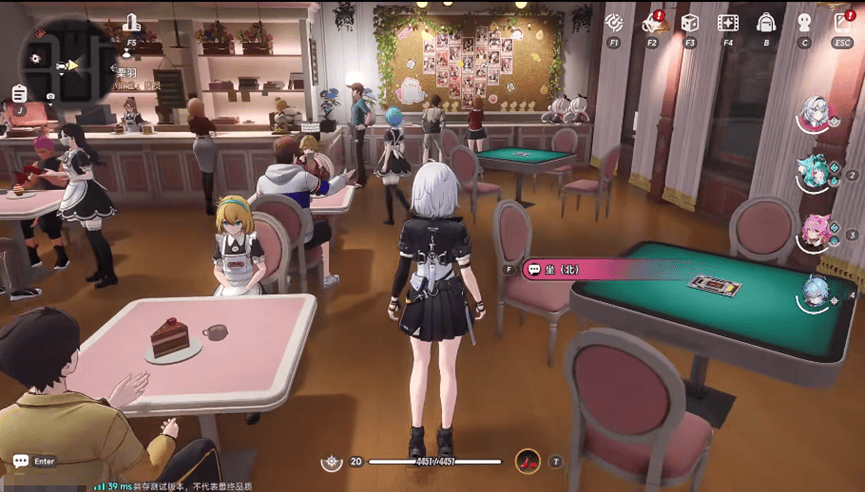Viewport: 865px width, 492px height.
Task: Open the character head icon menu
Action: (804, 22)
